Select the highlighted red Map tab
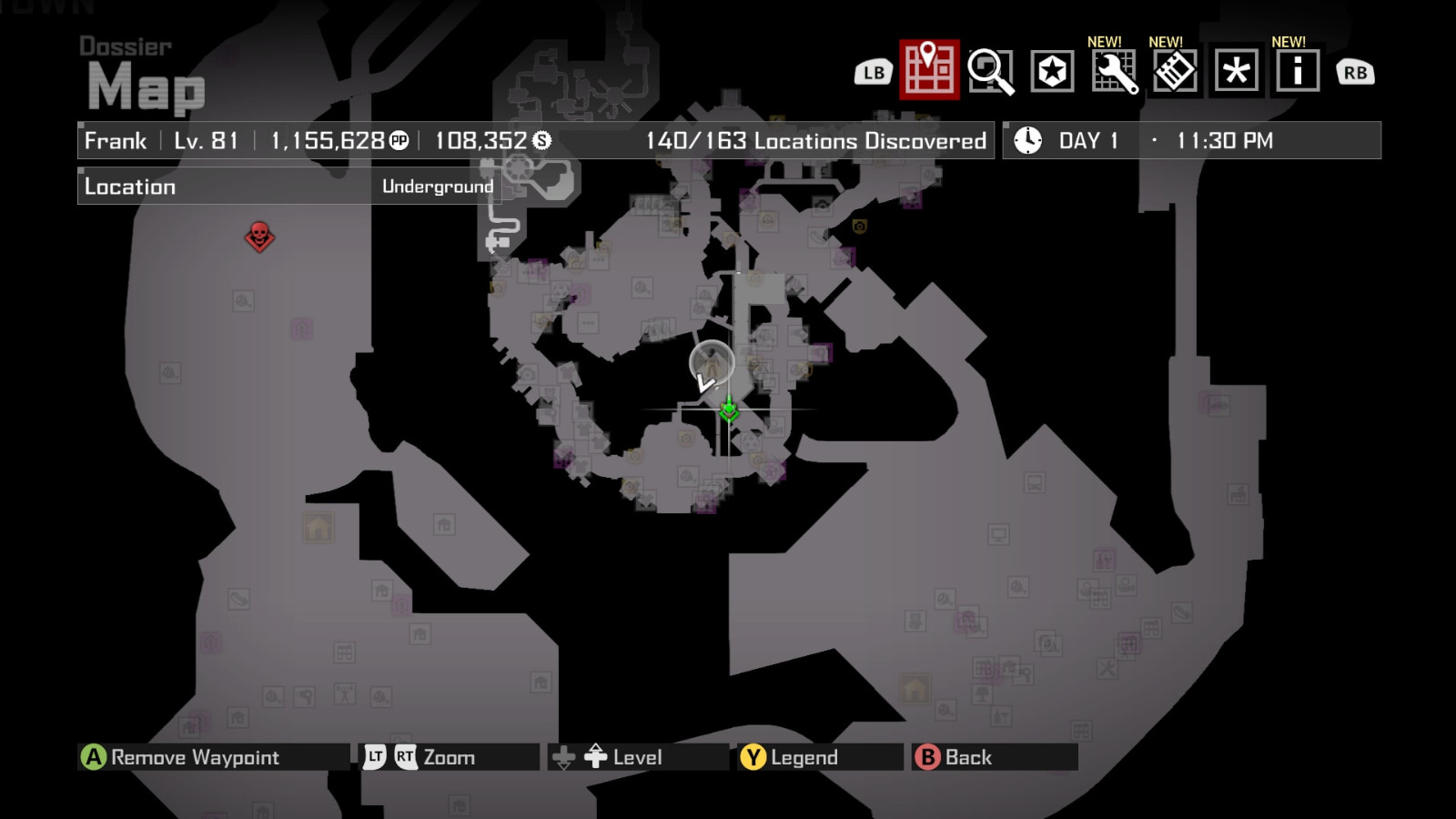The width and height of the screenshot is (1456, 819). click(x=928, y=72)
